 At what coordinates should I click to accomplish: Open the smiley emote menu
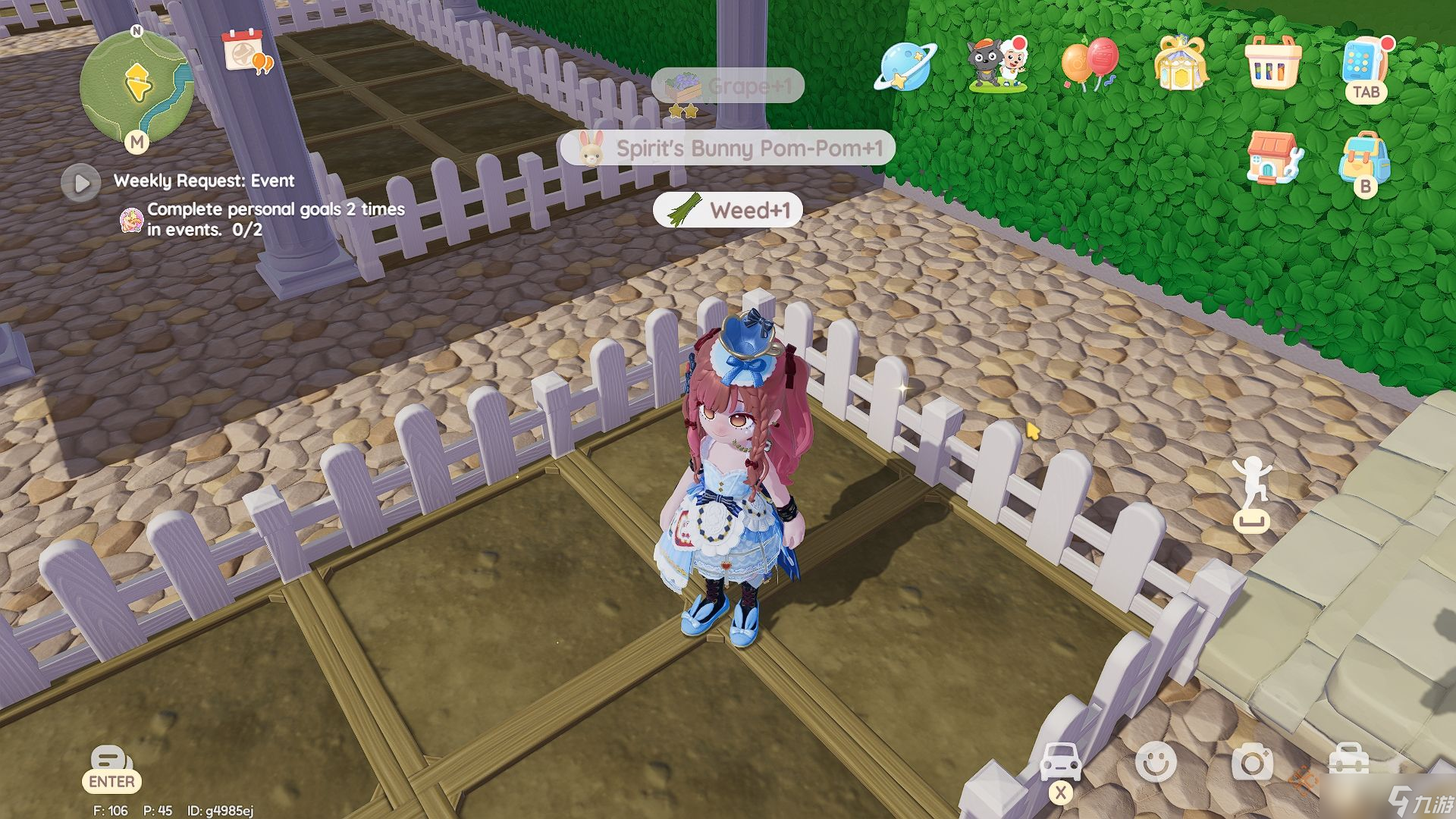pos(1156,761)
